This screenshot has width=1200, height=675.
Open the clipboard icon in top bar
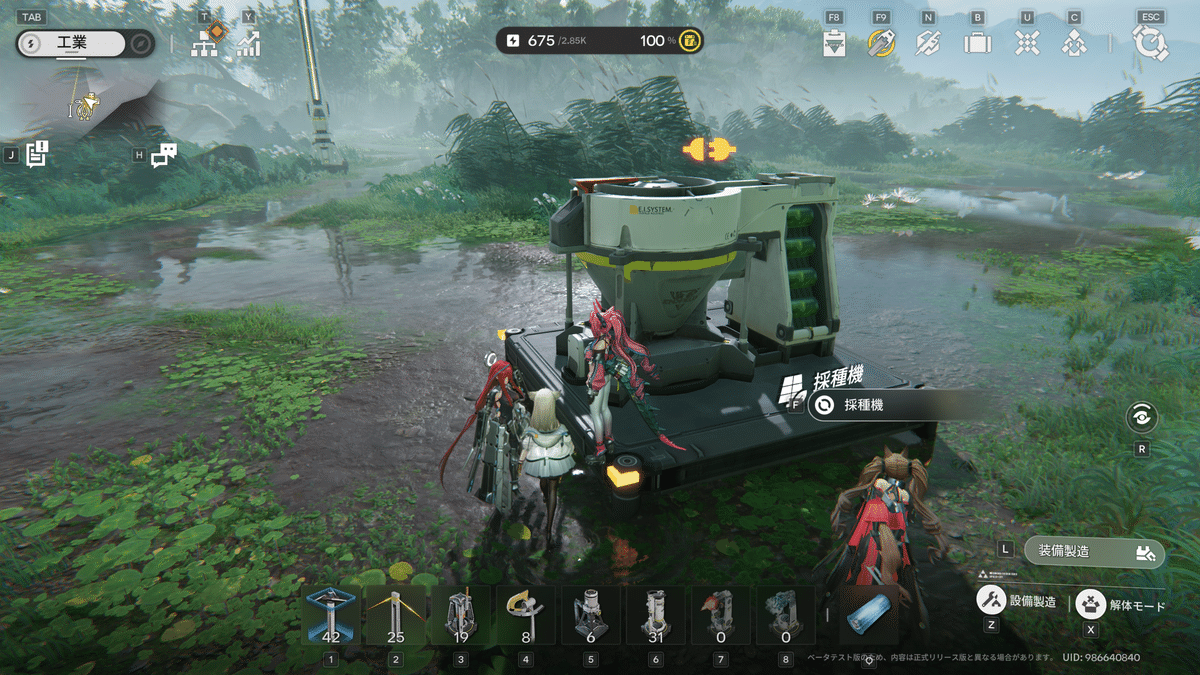click(x=835, y=43)
